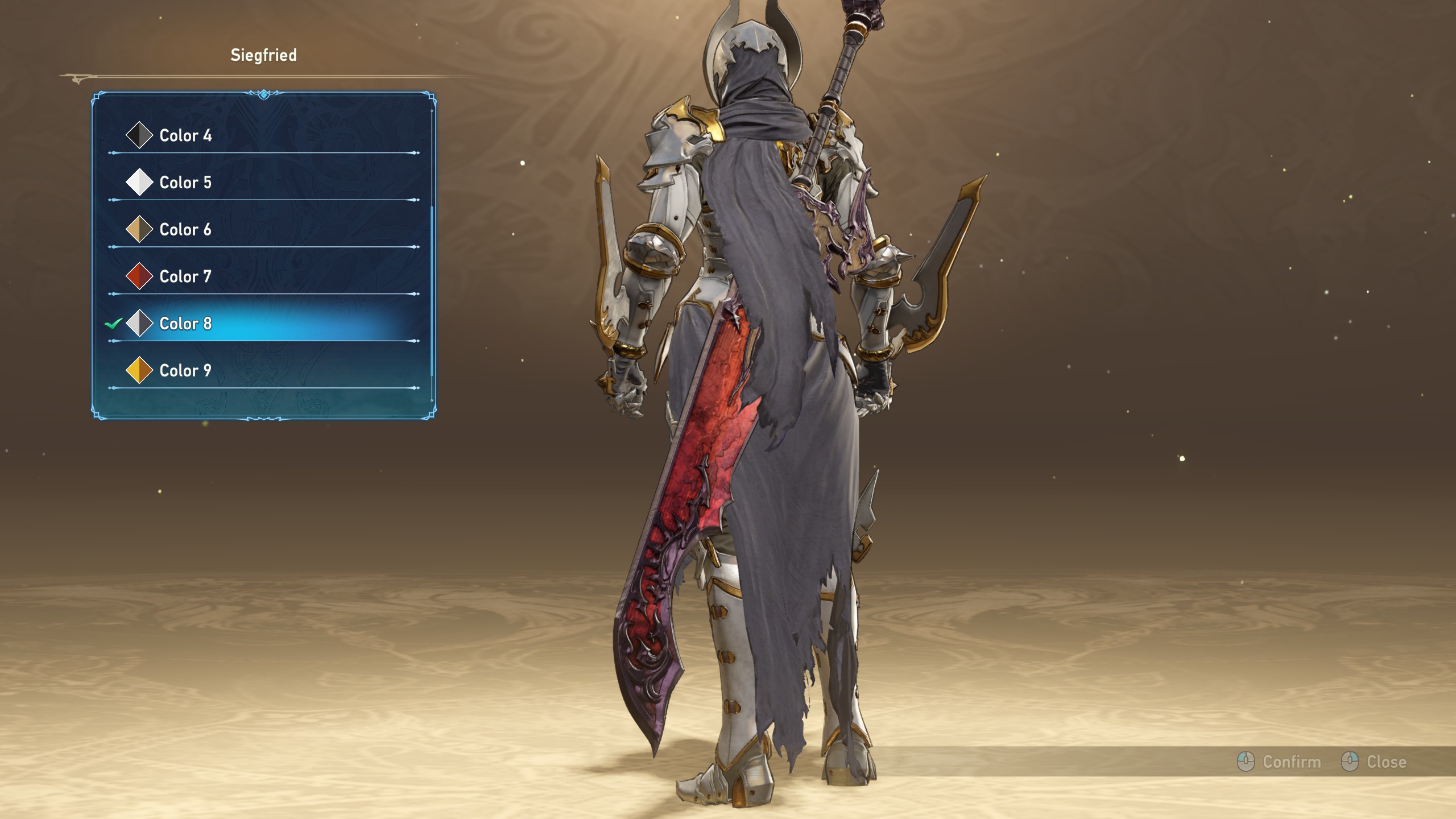Click the color list scrollbar
The width and height of the screenshot is (1456, 819).
click(x=432, y=290)
